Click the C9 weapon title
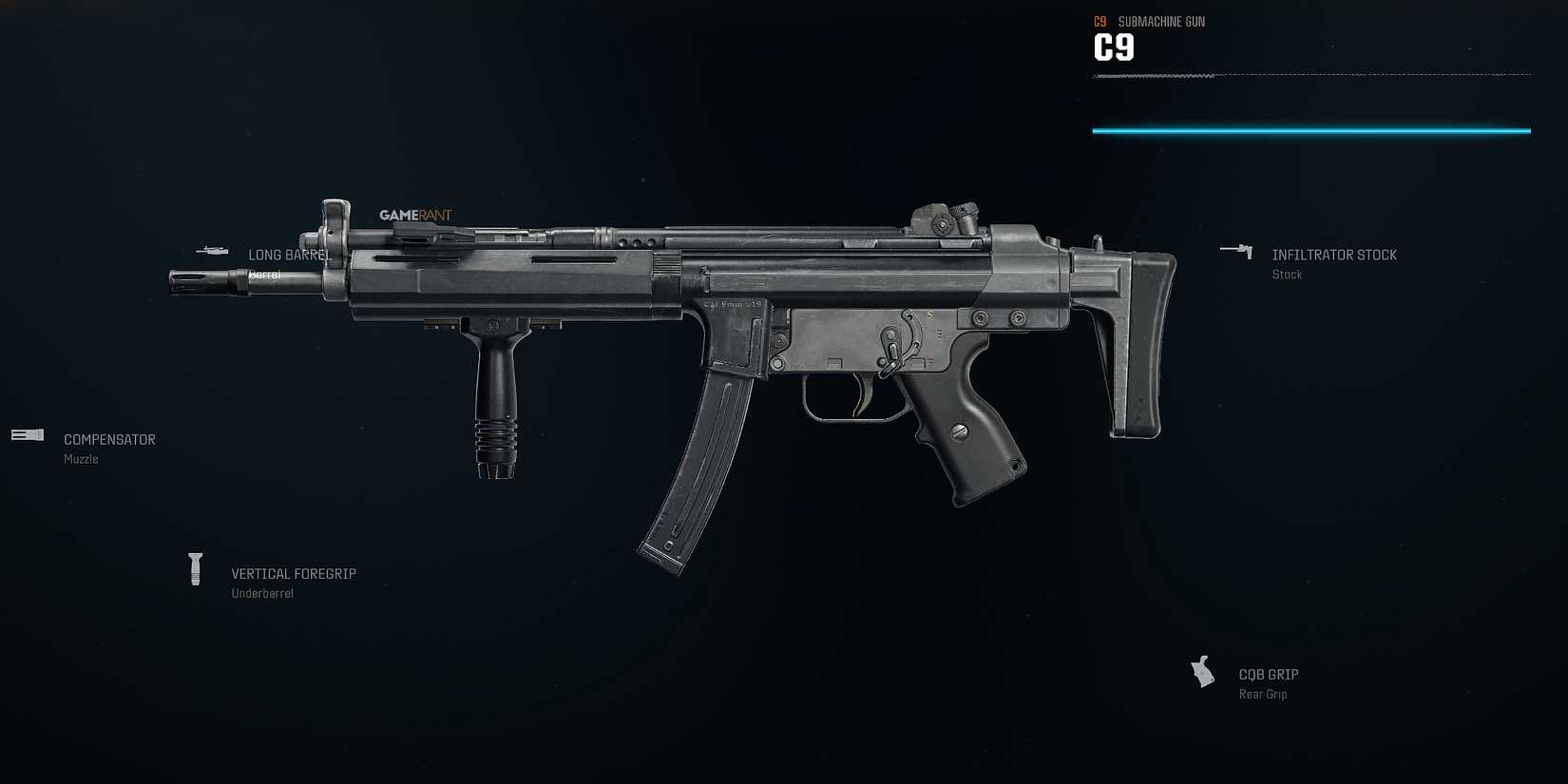 pos(1113,46)
